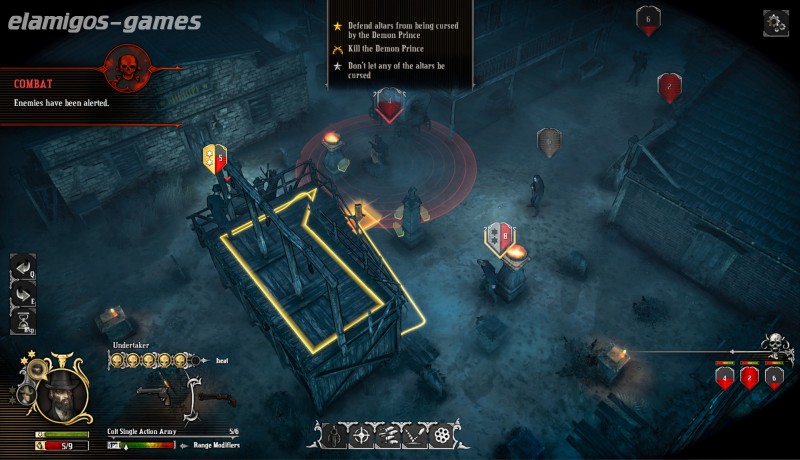Select the fourth action bar ability

(414, 435)
